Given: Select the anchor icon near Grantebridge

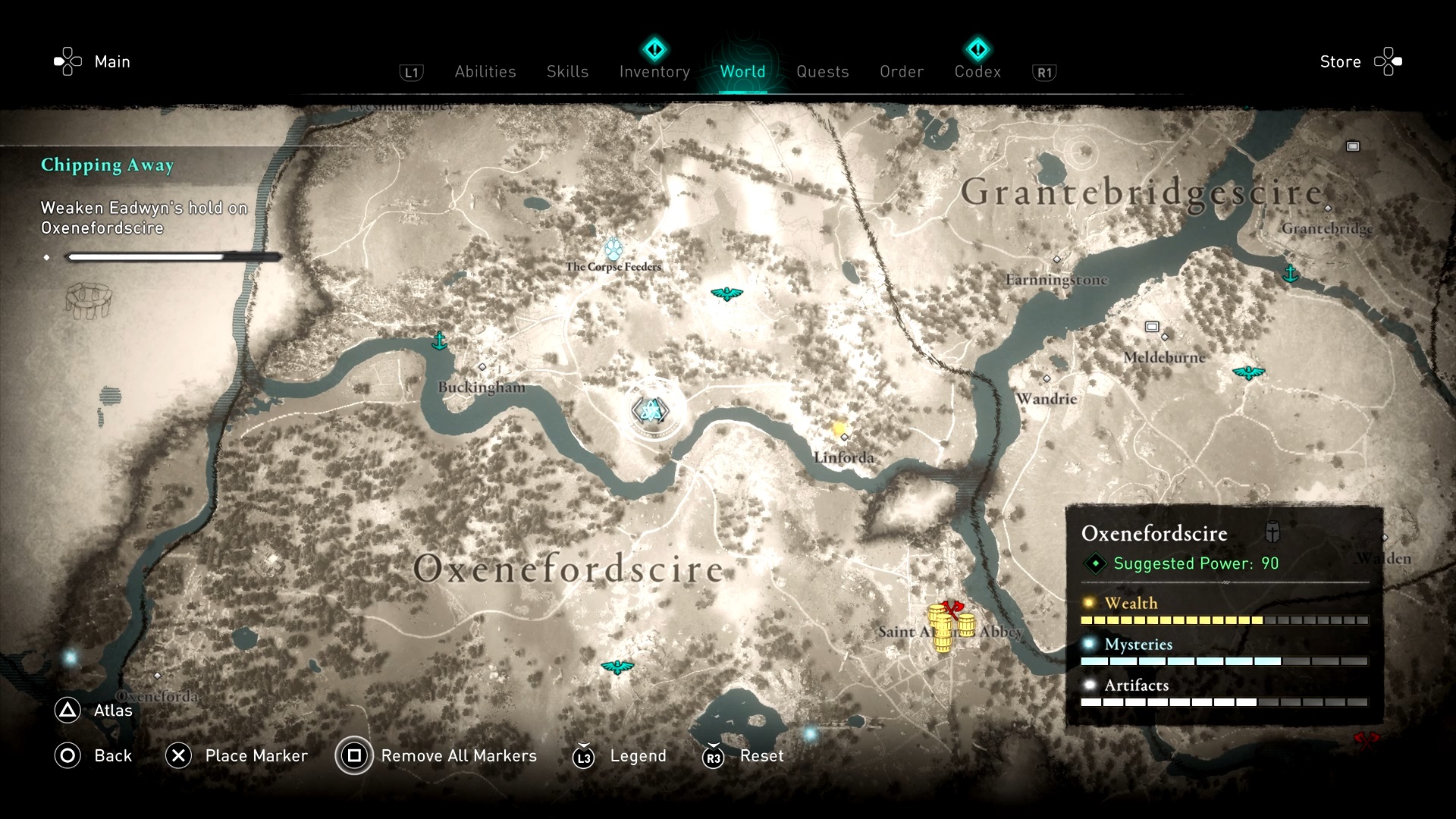Looking at the screenshot, I should point(1290,272).
